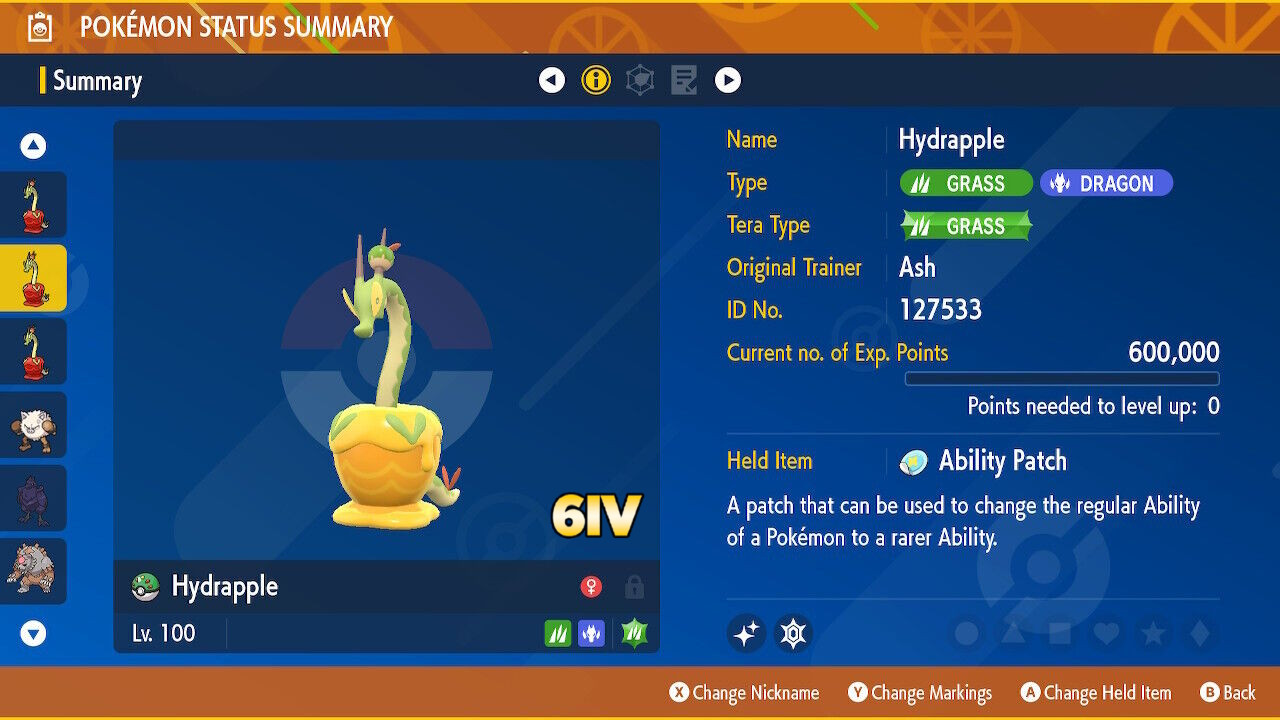Select the Primeape thumbnail in the party sidebar
This screenshot has height=720, width=1280.
[x=35, y=424]
